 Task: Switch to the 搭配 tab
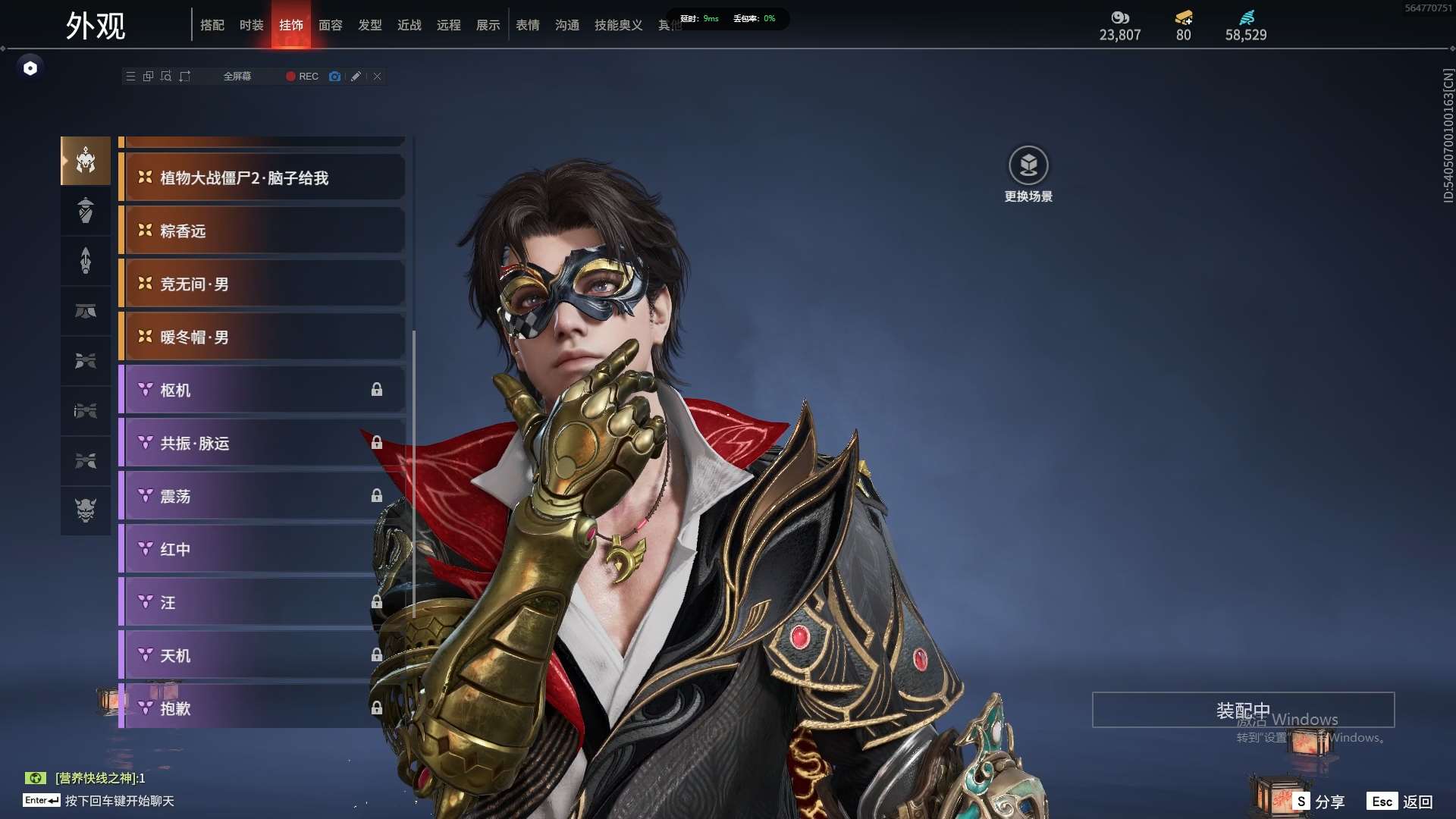click(212, 25)
